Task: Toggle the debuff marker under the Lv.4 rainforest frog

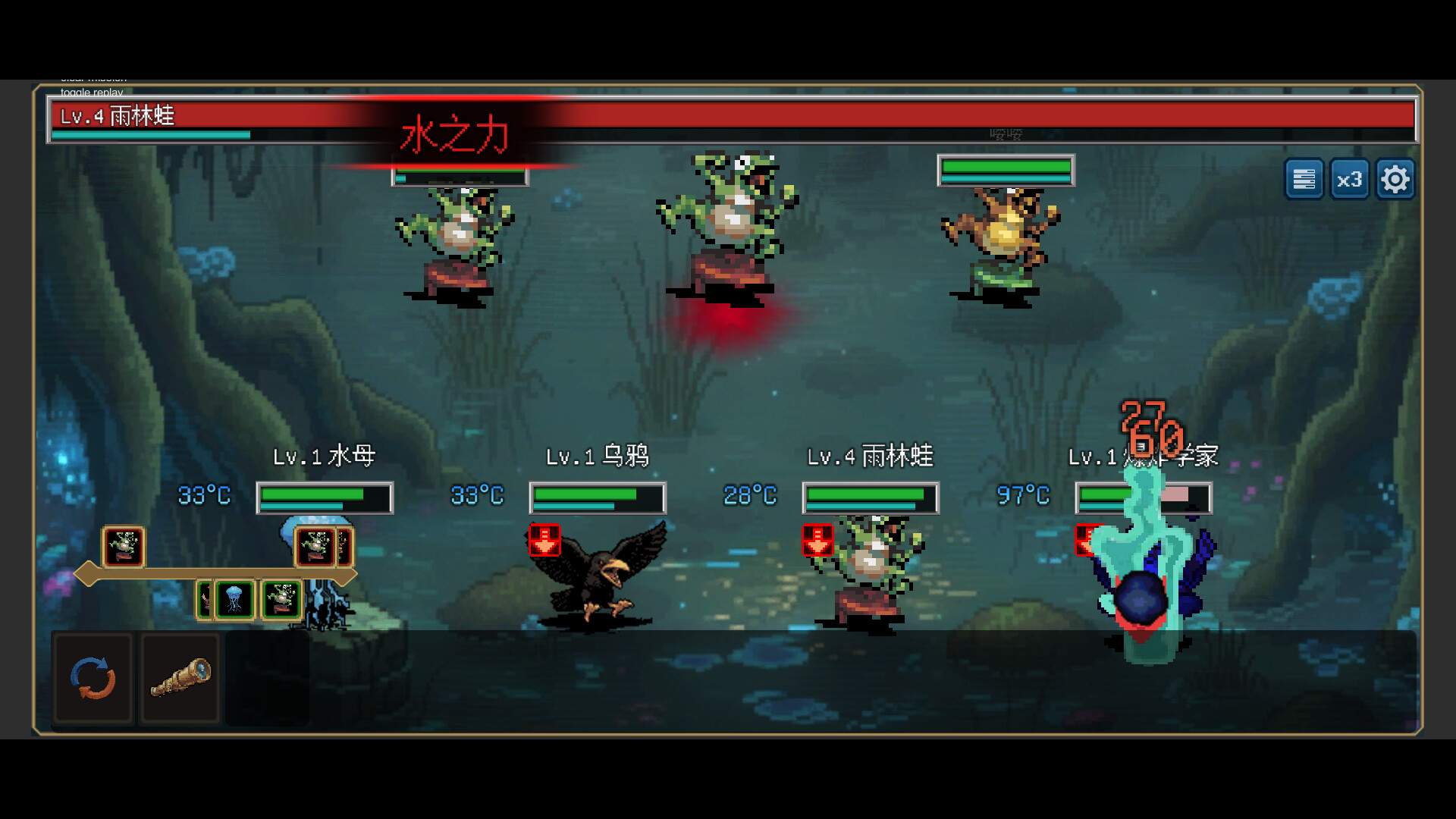Action: coord(817,541)
